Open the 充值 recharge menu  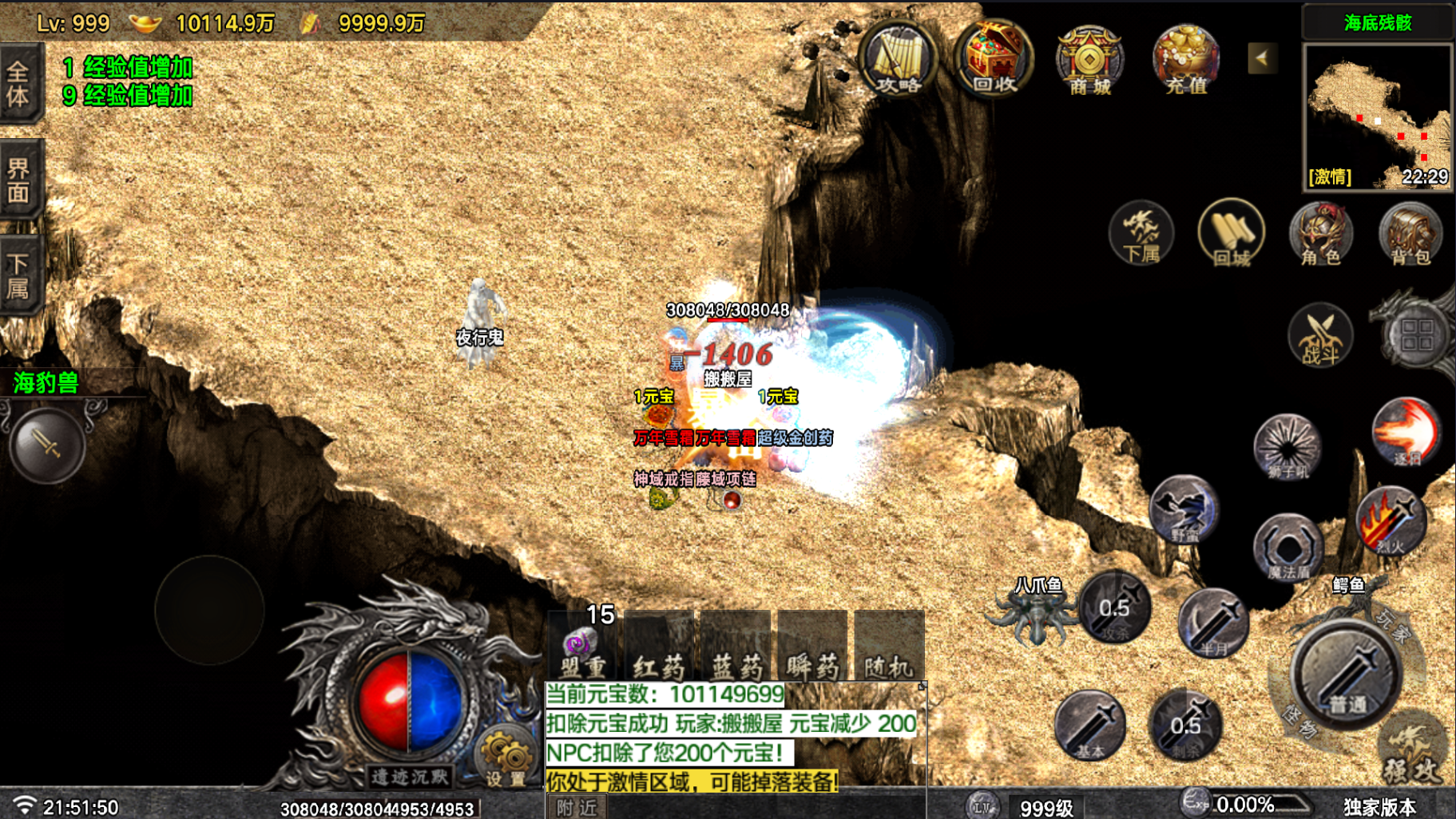coord(1185,61)
